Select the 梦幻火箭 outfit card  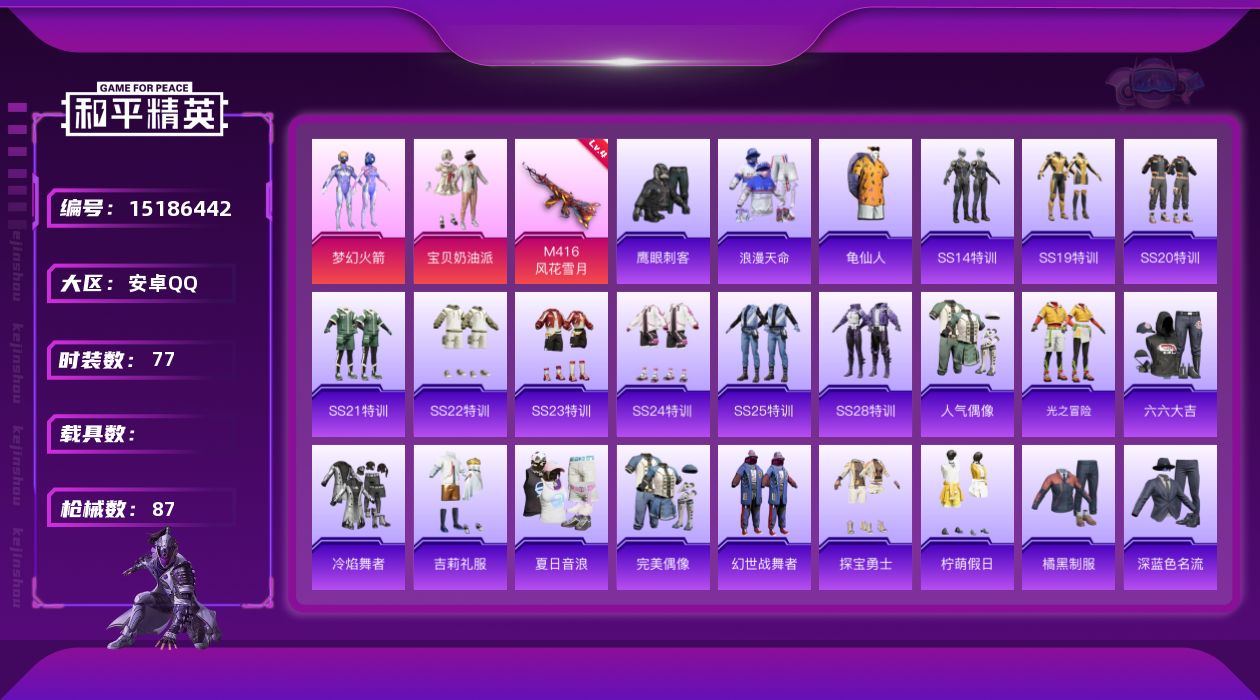click(x=358, y=210)
